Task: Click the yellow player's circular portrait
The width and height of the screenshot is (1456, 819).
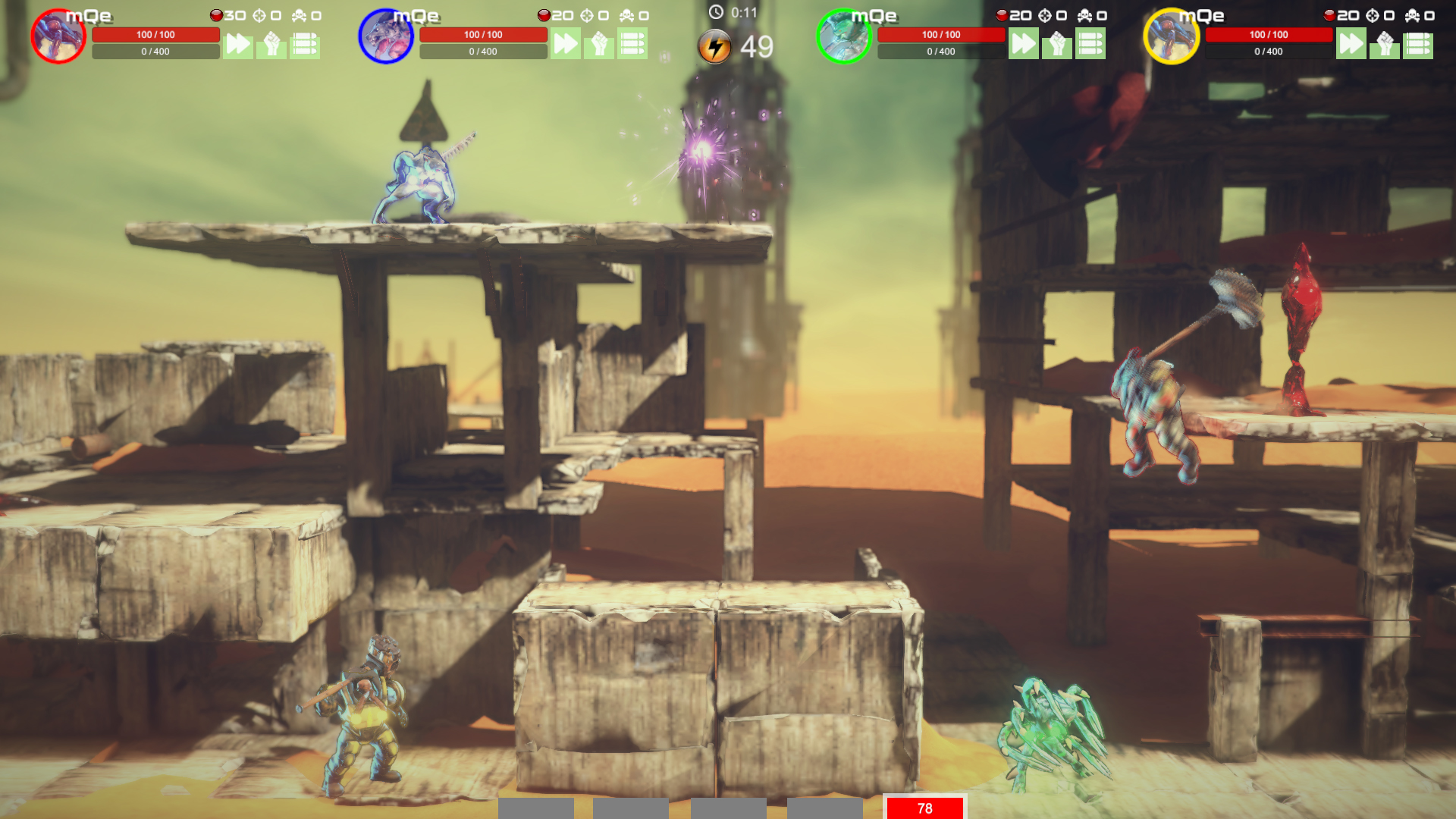Action: pyautogui.click(x=1170, y=34)
